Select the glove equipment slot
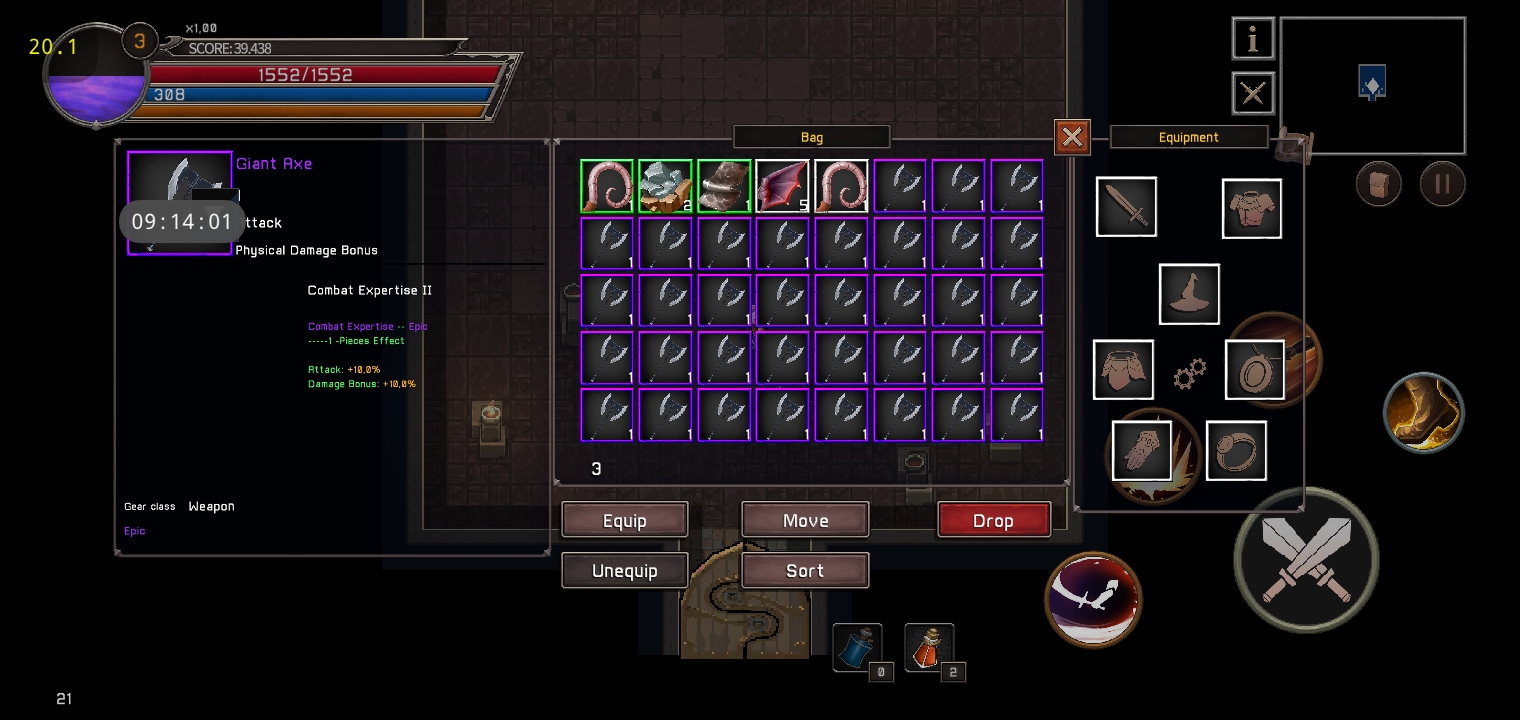This screenshot has width=1520, height=720. click(1142, 451)
